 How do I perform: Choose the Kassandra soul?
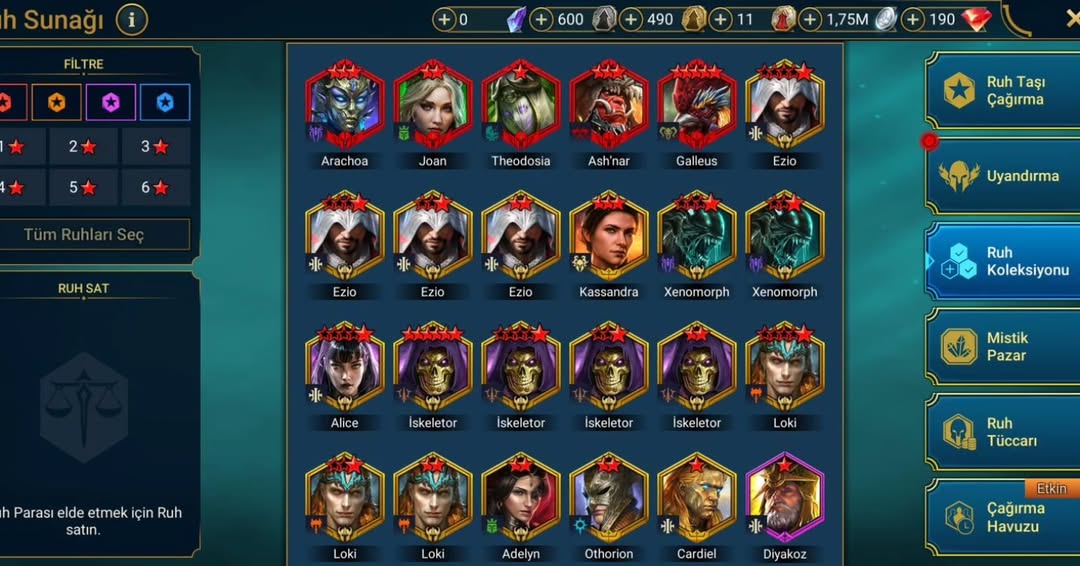[608, 236]
